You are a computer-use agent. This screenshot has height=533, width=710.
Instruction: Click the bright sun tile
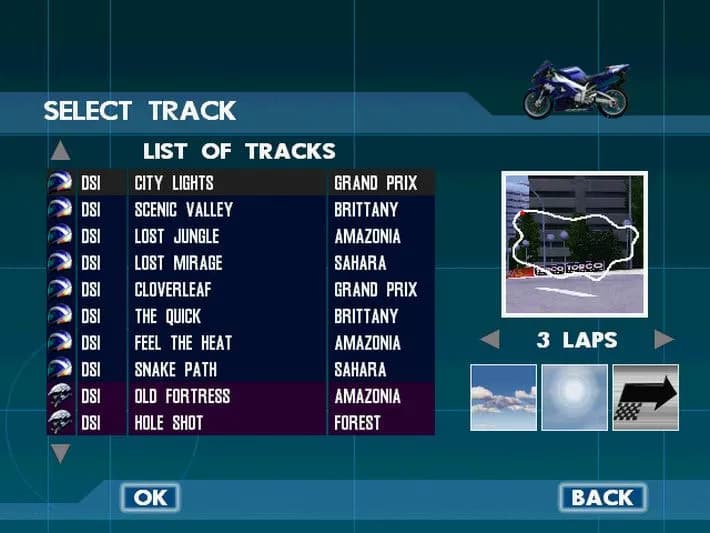[575, 397]
